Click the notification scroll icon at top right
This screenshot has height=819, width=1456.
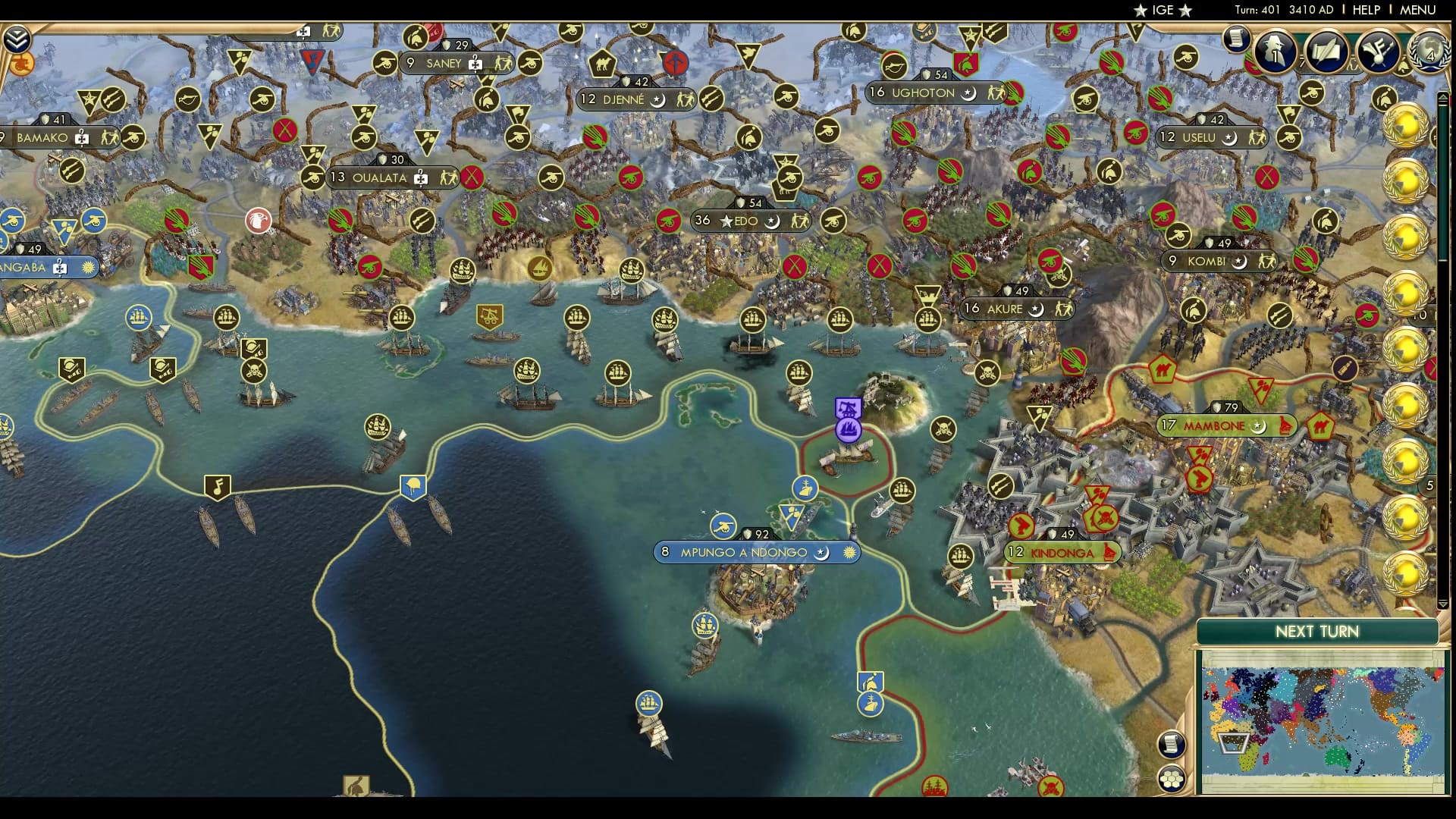1235,39
